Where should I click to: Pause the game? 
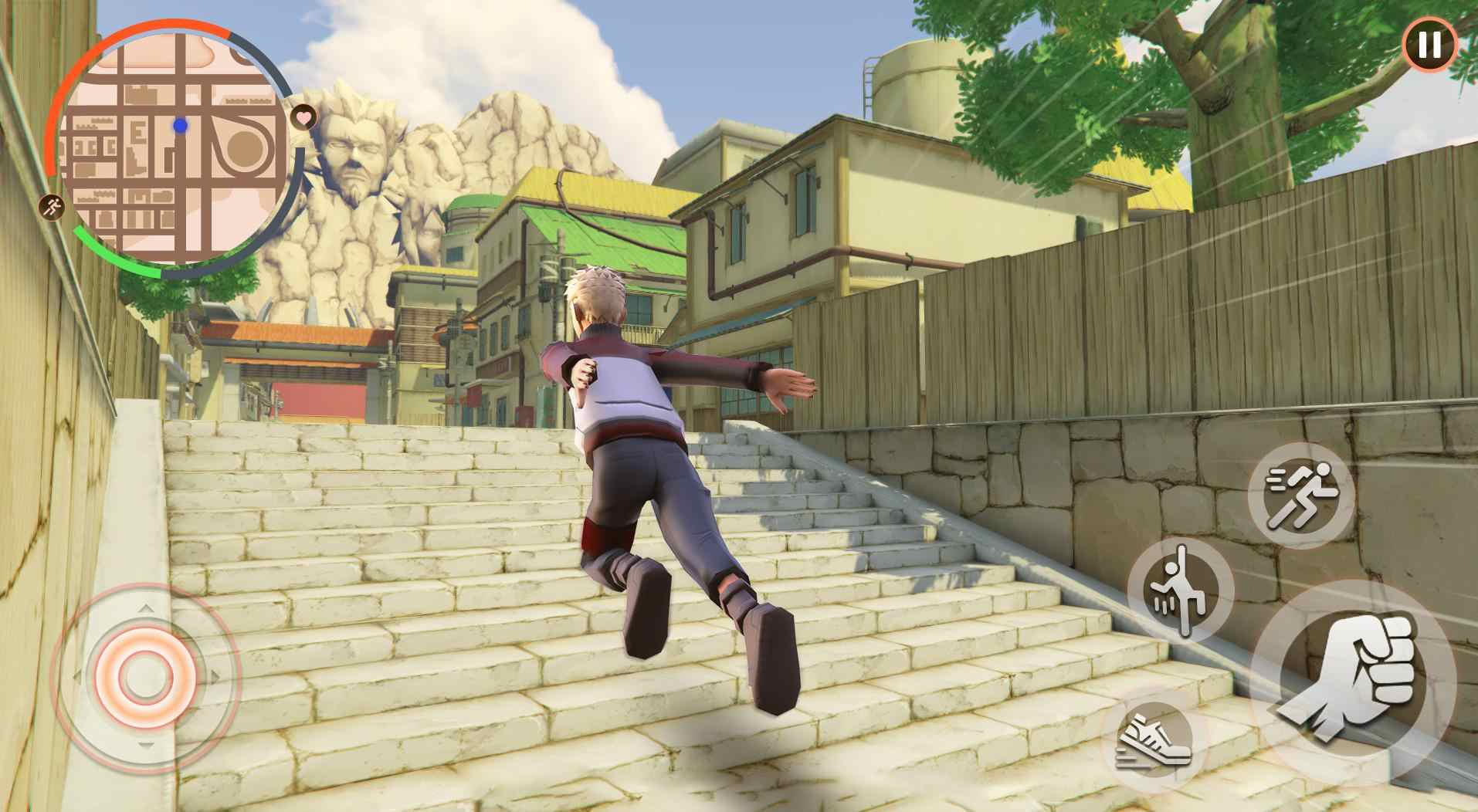tap(1429, 46)
